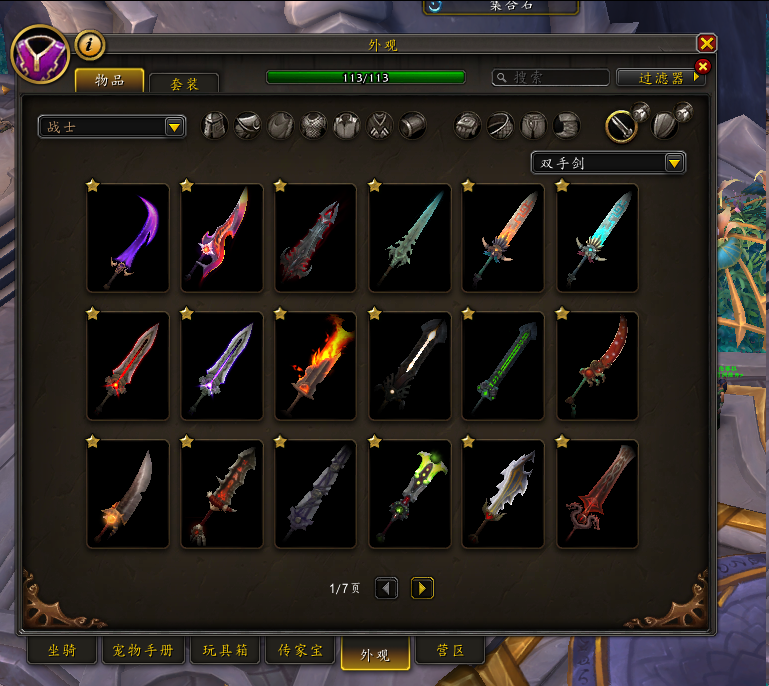Open the 战士 class dropdown
Screen dimensions: 769x686
[x=112, y=126]
